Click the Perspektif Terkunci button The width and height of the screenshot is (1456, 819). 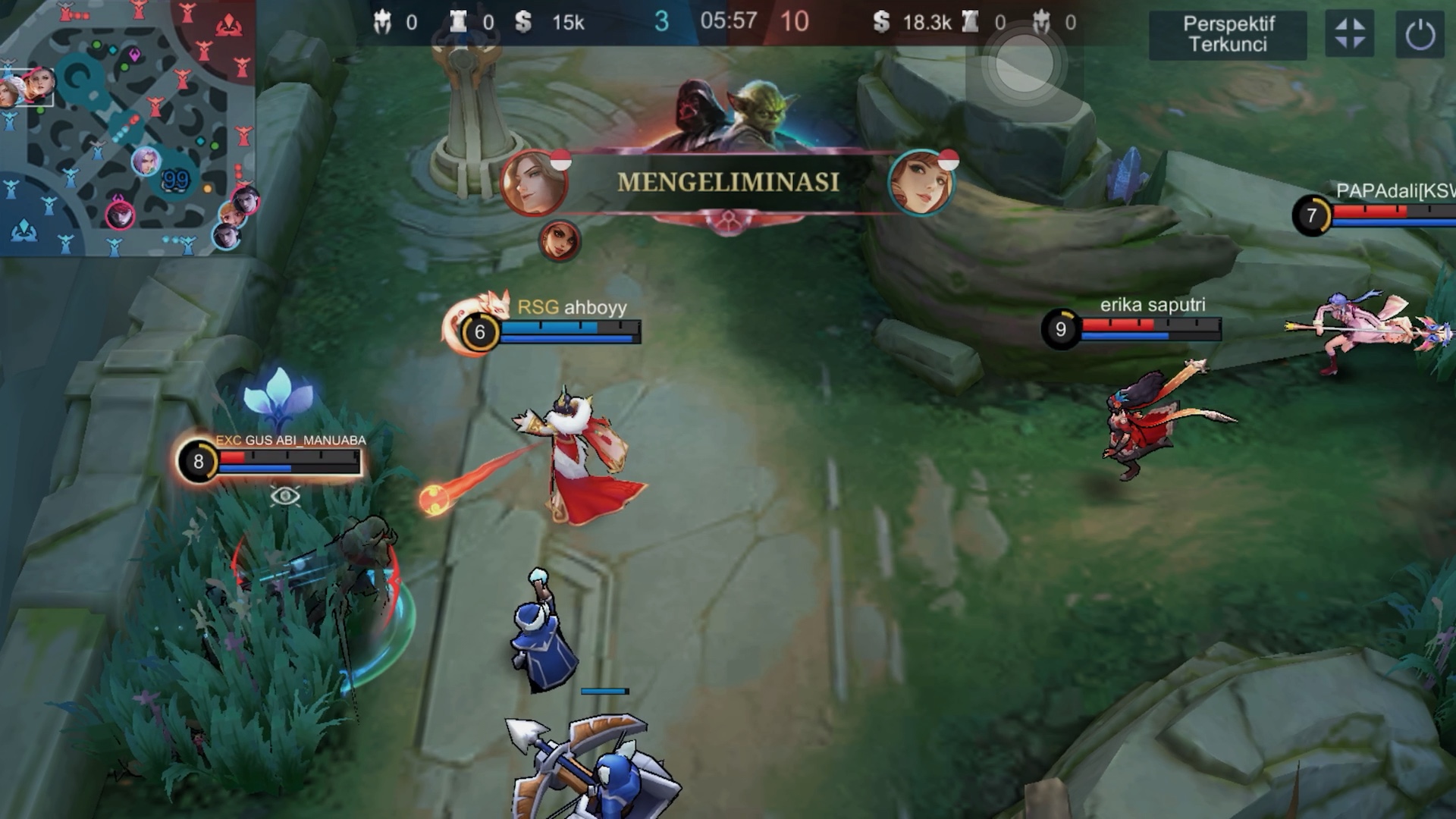click(1228, 34)
